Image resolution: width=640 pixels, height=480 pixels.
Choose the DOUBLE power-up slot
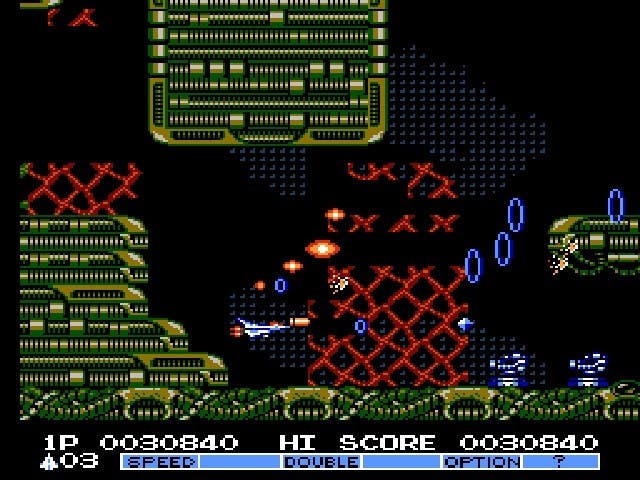[x=320, y=462]
